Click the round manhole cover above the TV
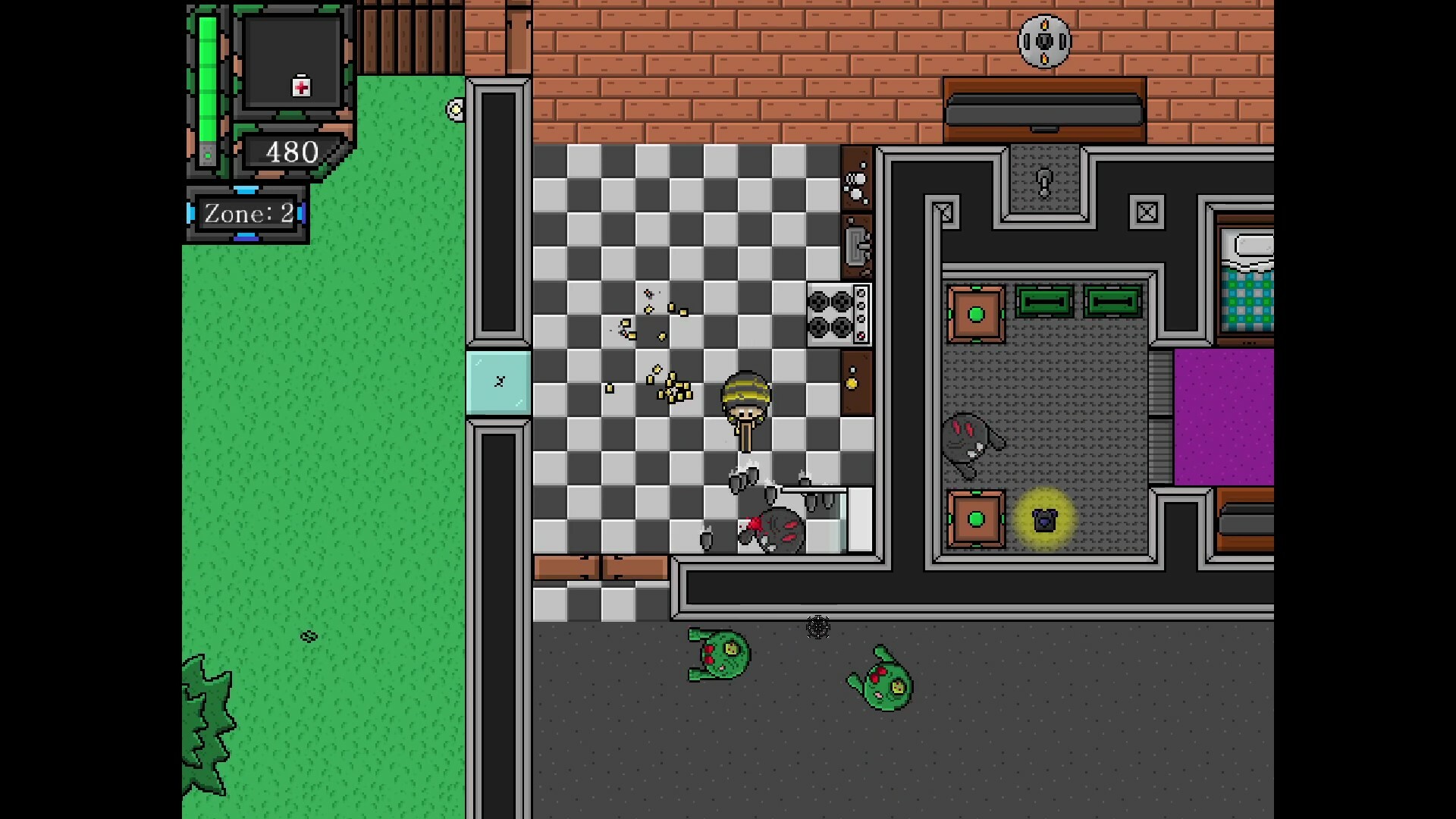The image size is (1456, 819). (1044, 39)
